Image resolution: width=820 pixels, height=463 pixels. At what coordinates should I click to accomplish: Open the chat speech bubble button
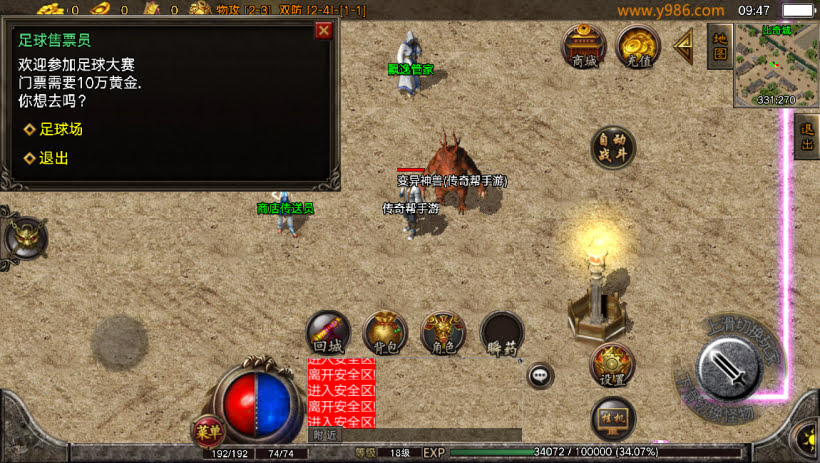coord(540,376)
